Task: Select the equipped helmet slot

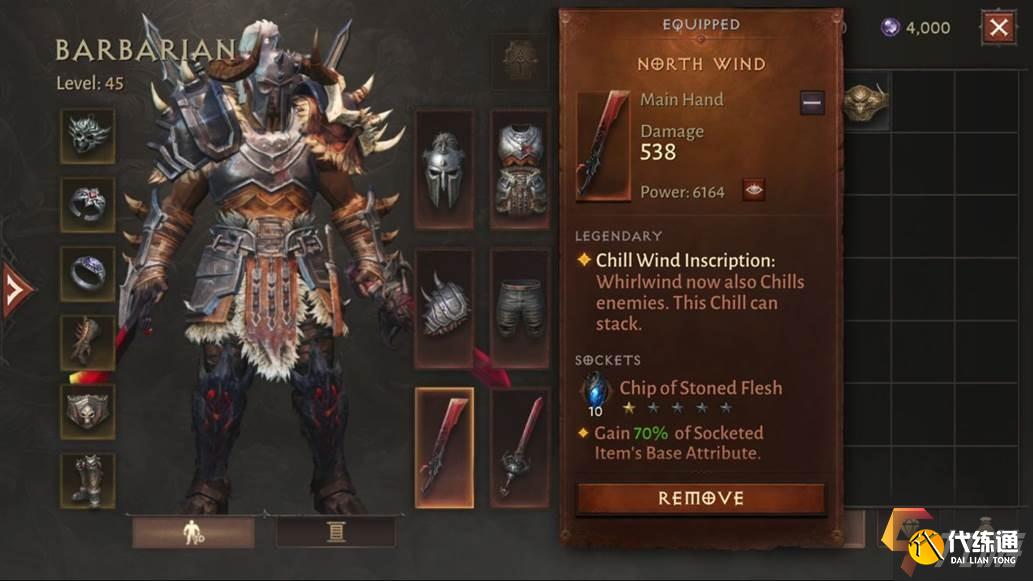Action: 444,170
